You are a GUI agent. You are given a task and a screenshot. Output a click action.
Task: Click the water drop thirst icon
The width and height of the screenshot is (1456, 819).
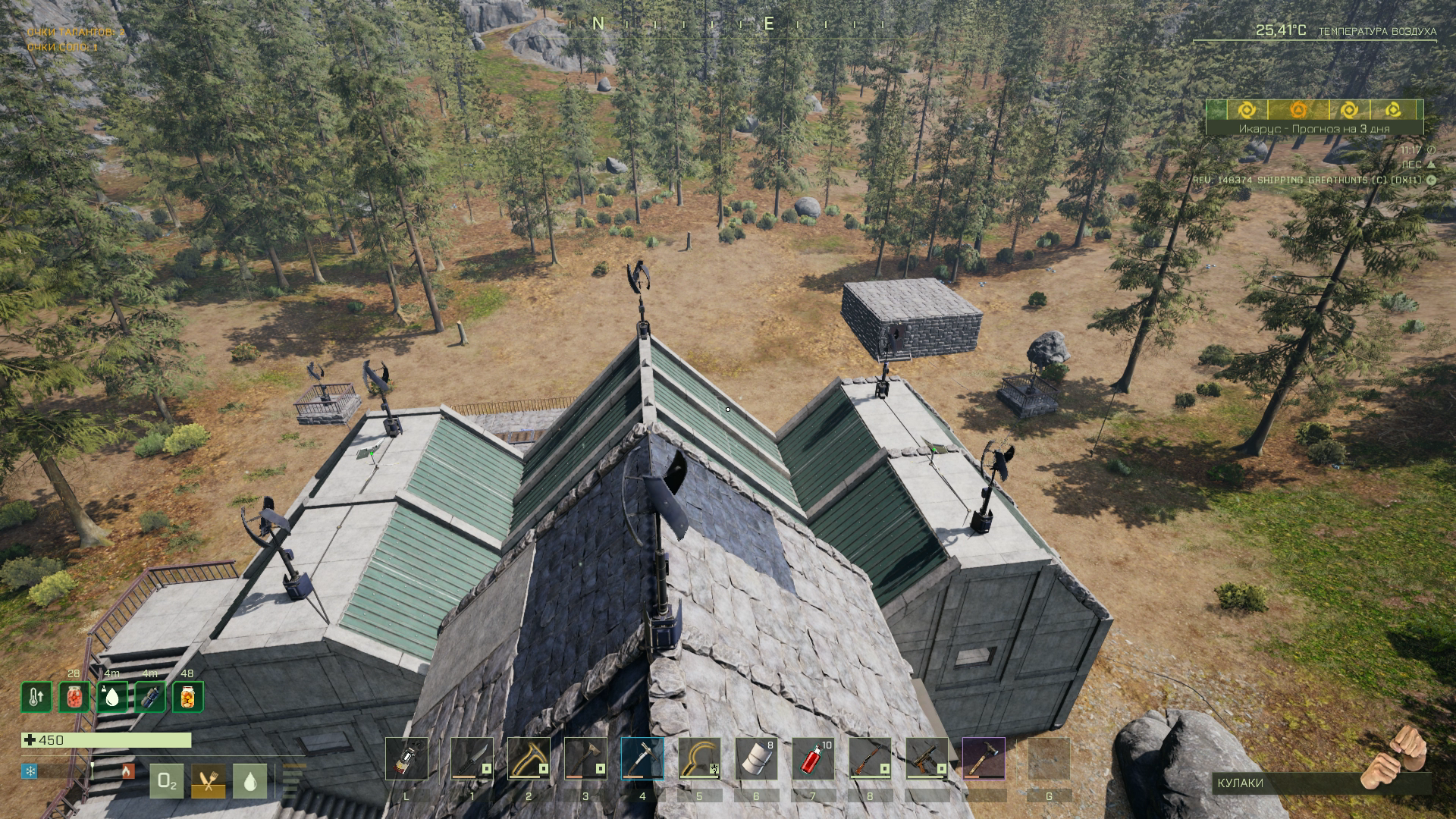coord(250,781)
